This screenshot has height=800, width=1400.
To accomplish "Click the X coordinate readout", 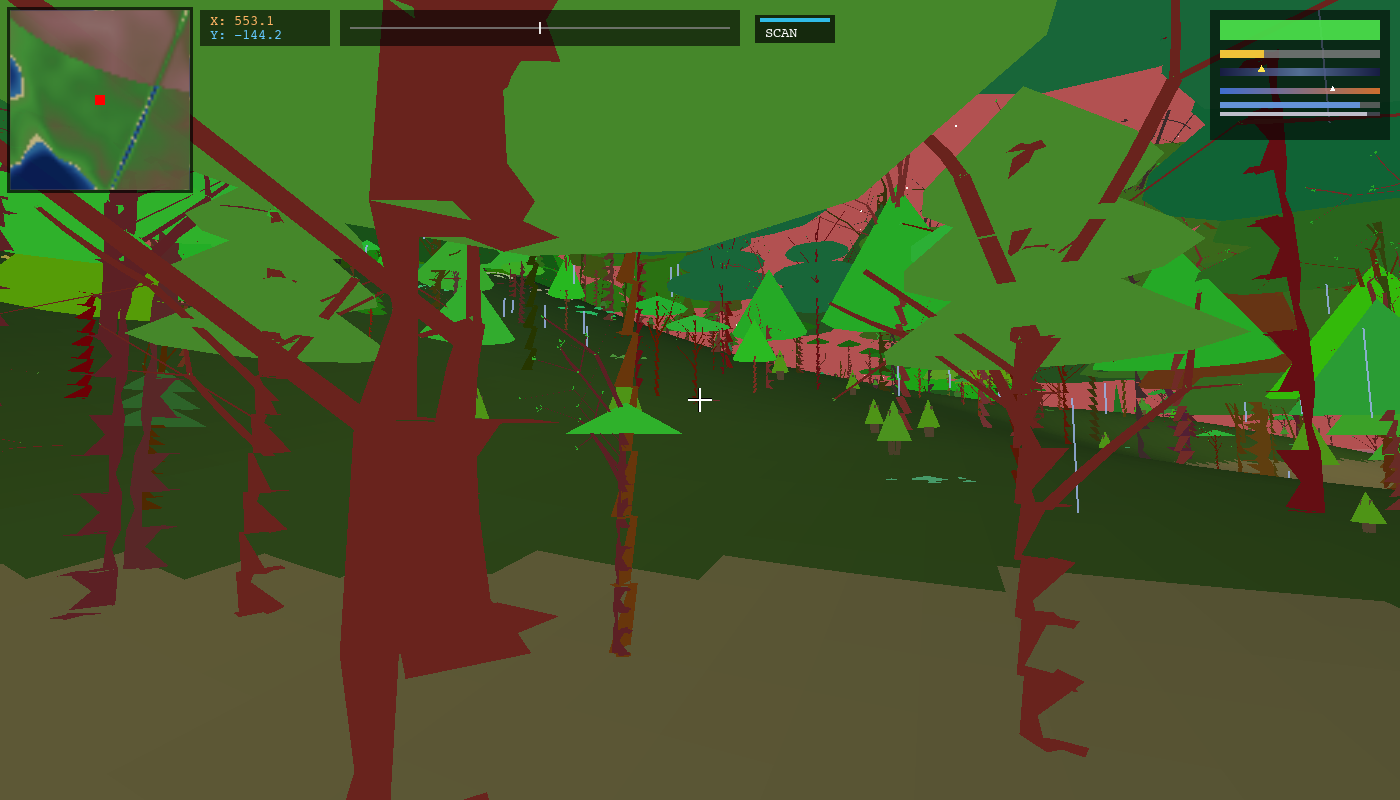I will tap(242, 19).
